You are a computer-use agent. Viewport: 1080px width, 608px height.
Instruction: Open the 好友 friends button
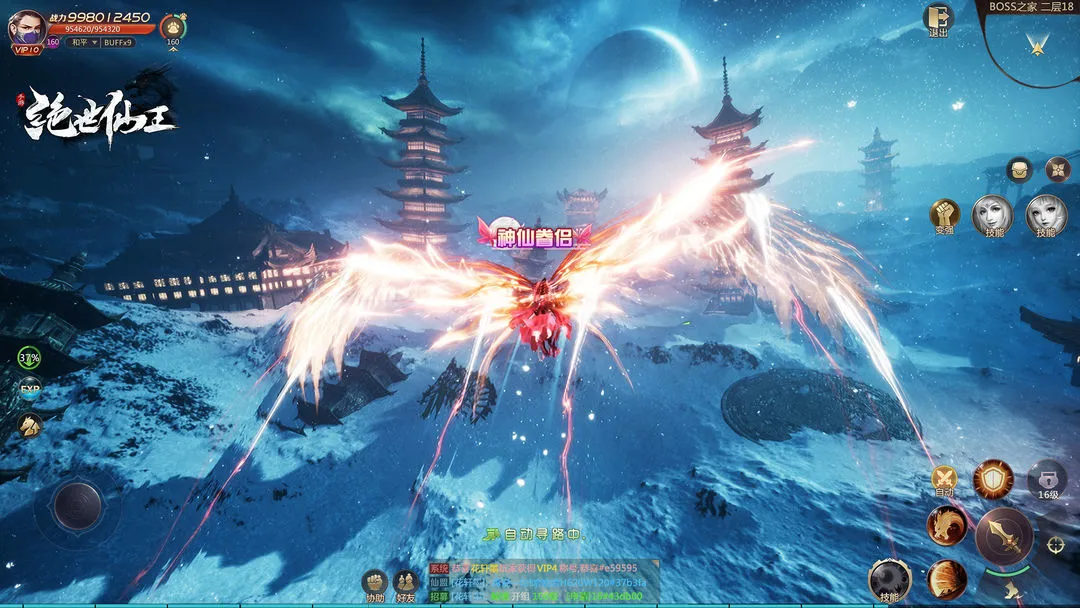coord(406,584)
